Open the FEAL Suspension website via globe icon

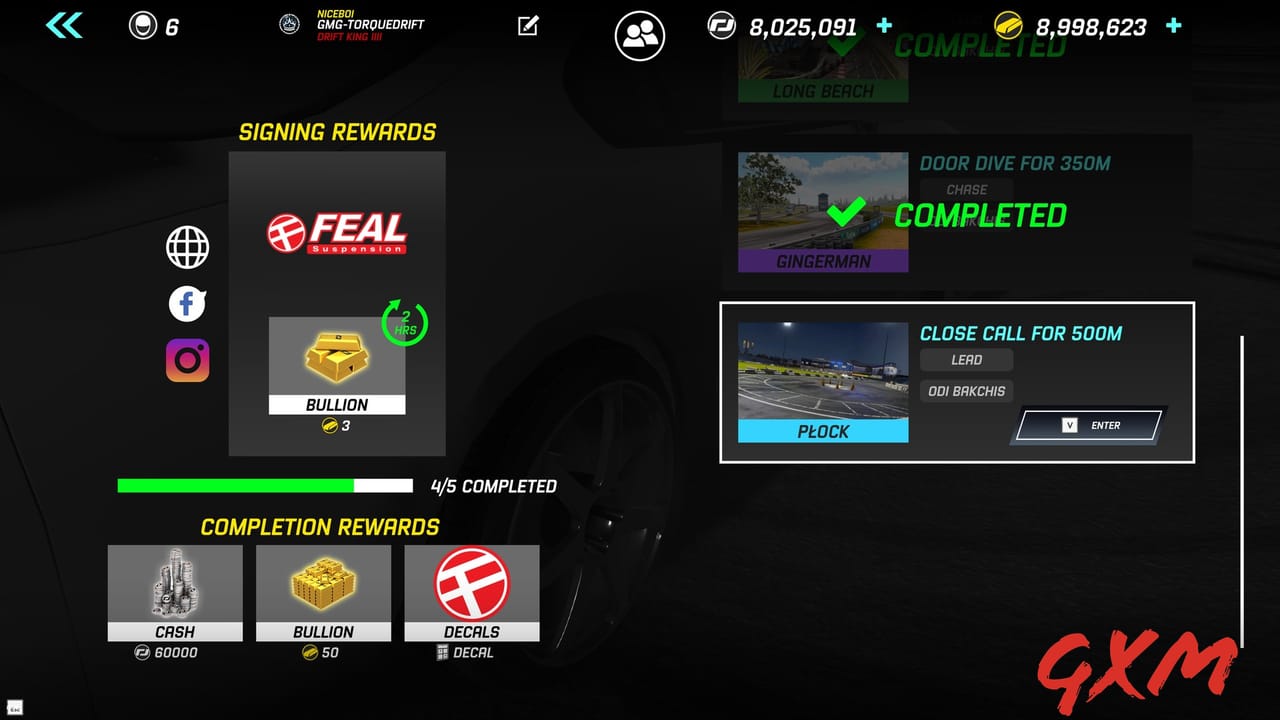(x=186, y=247)
